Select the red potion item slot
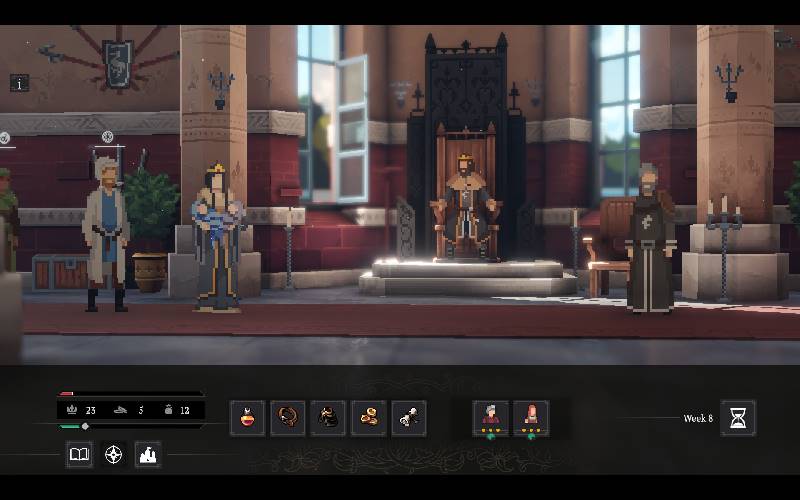The height and width of the screenshot is (500, 800). 247,418
